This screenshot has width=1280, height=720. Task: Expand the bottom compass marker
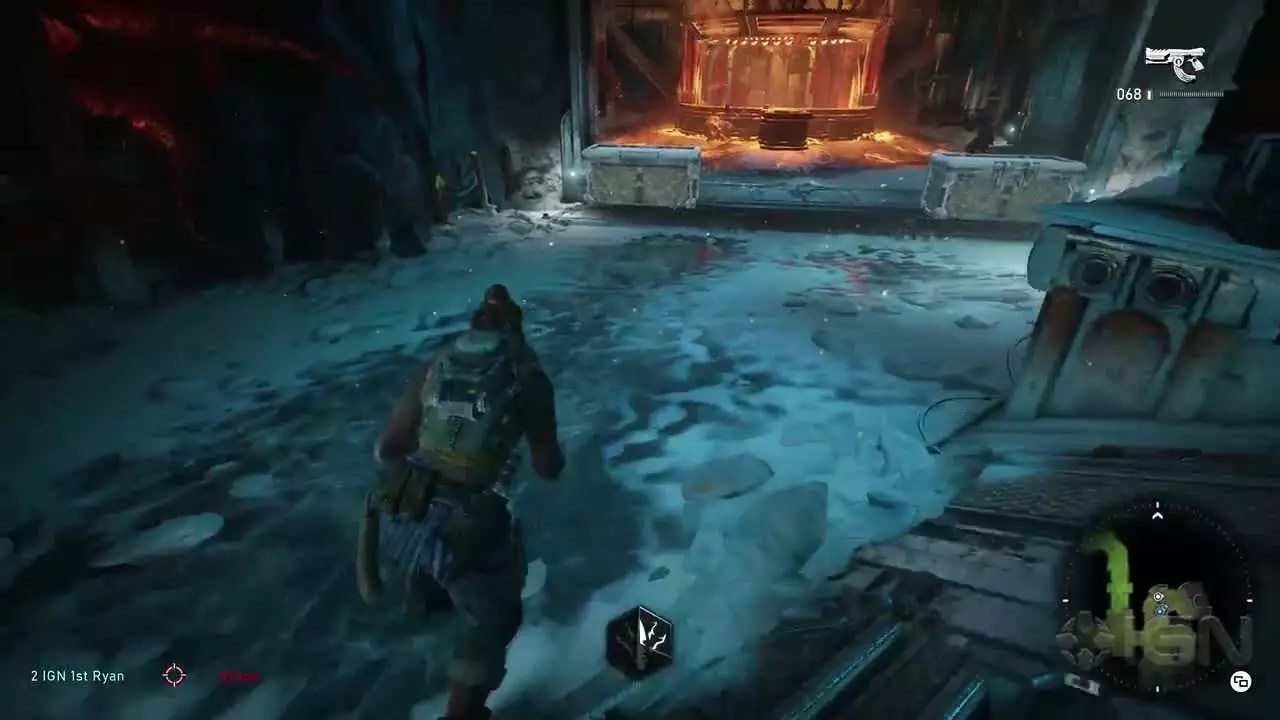click(1157, 688)
